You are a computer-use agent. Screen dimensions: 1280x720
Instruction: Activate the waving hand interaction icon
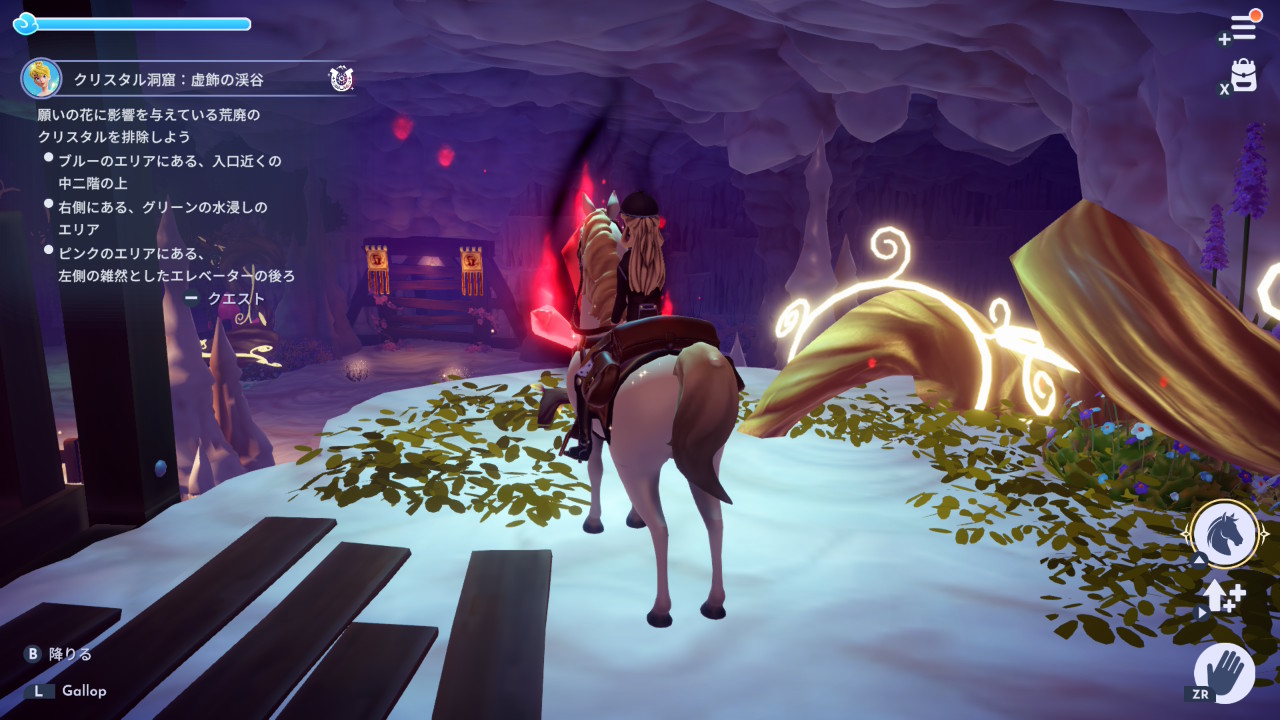point(1224,672)
